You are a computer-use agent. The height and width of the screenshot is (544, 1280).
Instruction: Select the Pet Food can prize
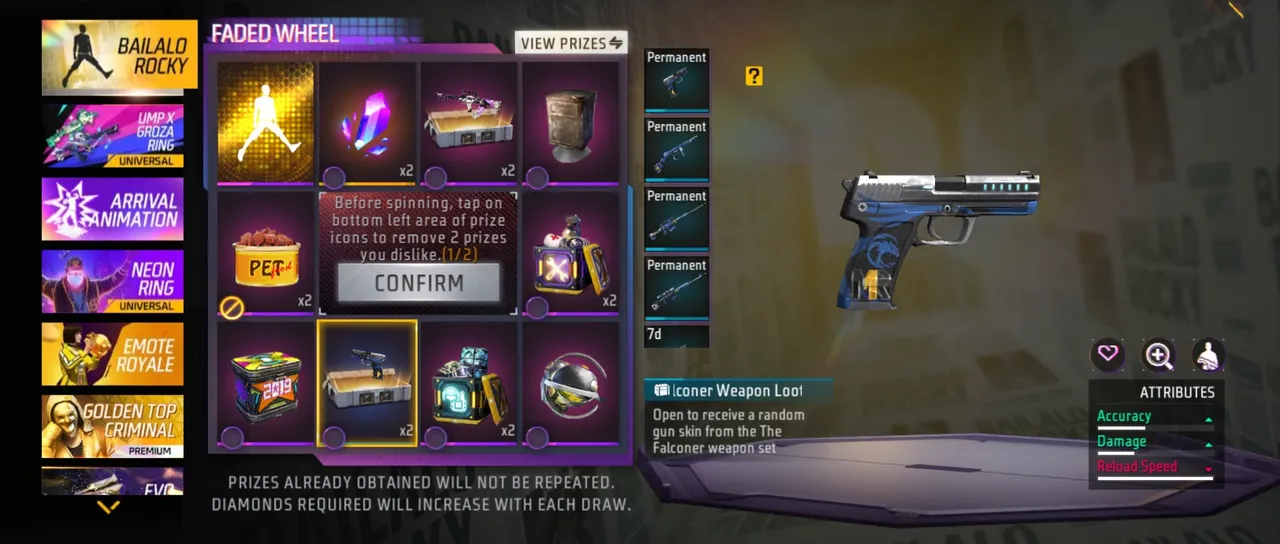(266, 255)
